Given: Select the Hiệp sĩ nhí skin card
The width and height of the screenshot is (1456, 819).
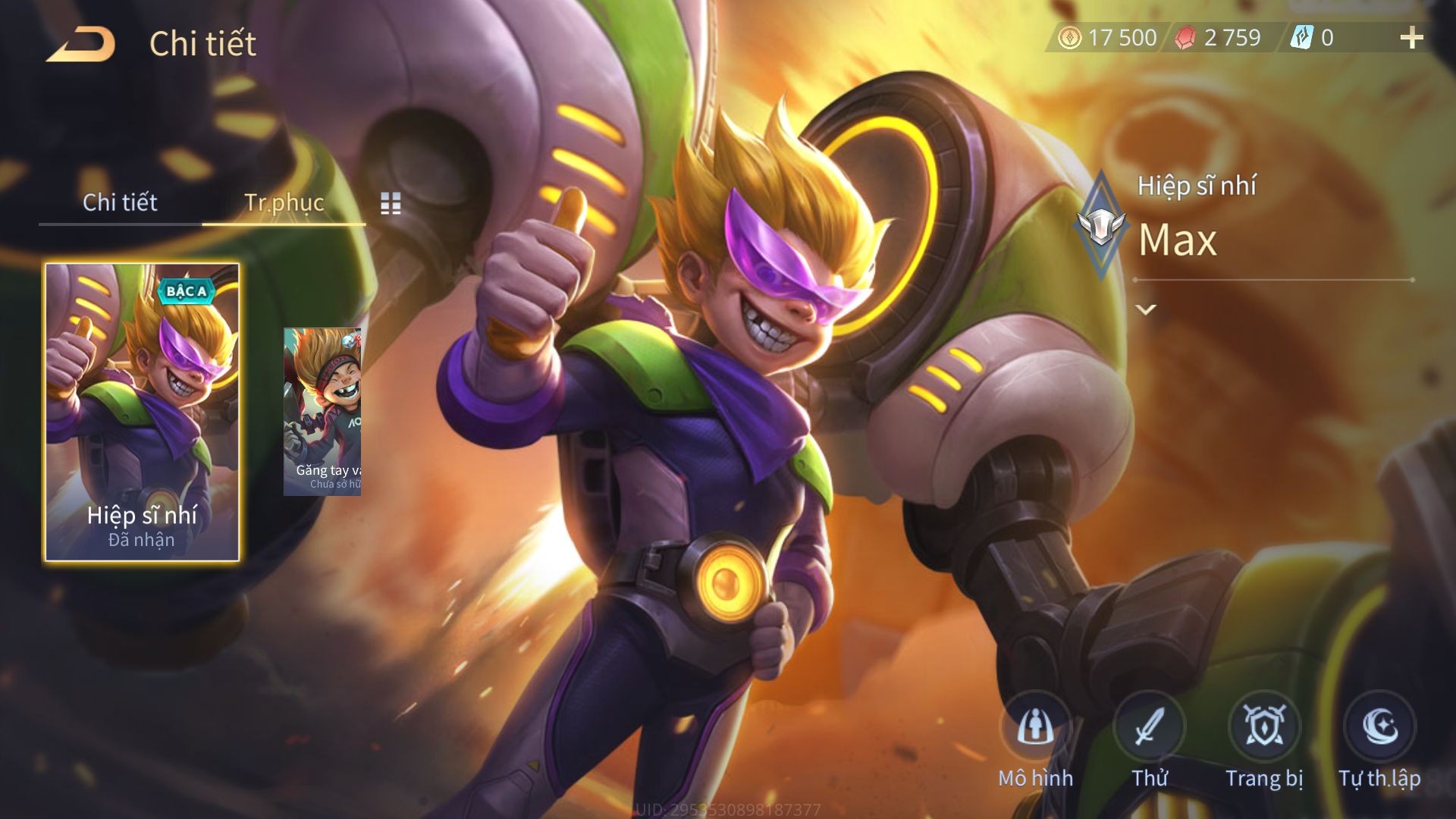Looking at the screenshot, I should click(143, 413).
